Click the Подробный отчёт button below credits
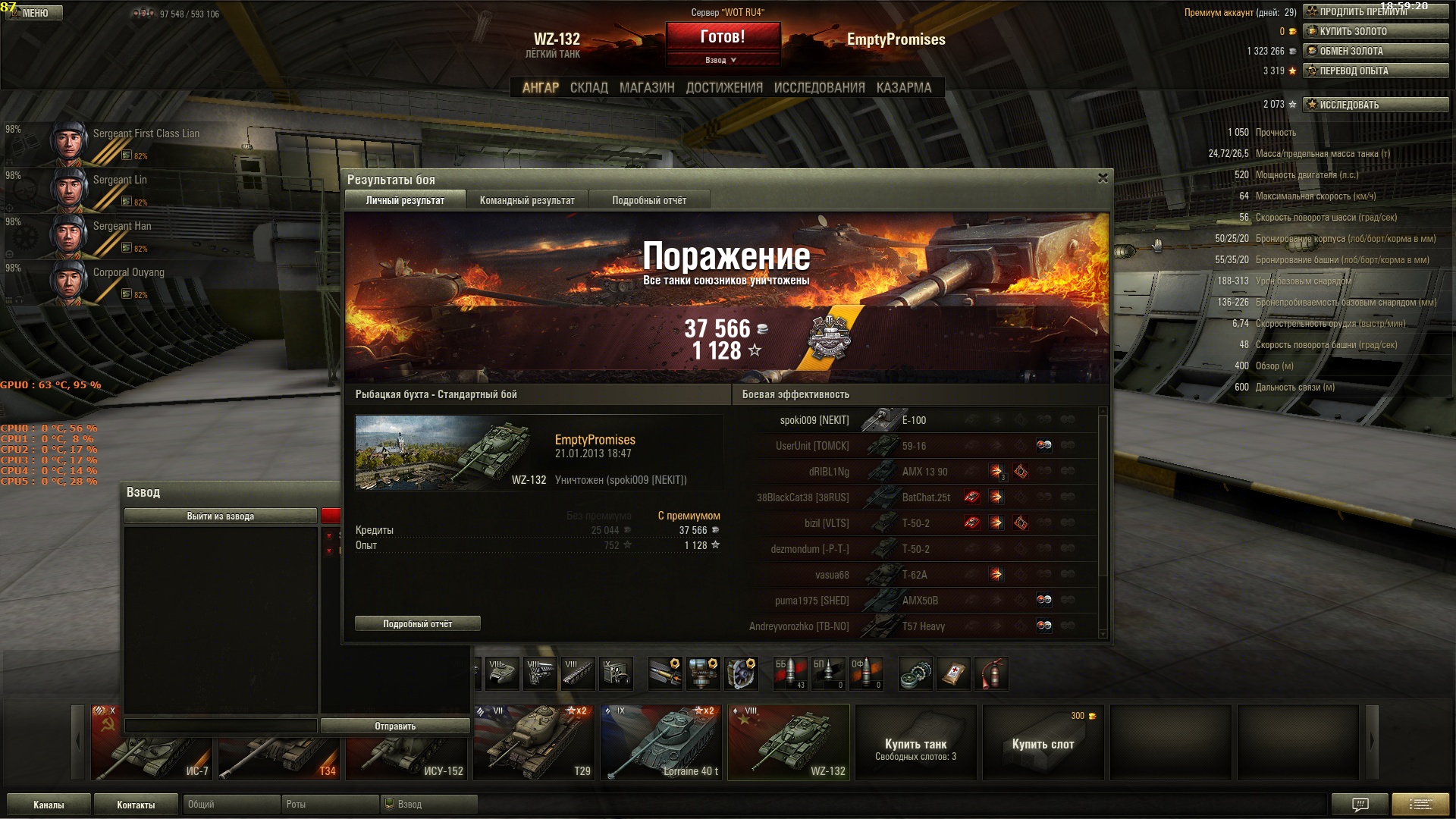Screen dimensions: 1456x819 [x=417, y=624]
